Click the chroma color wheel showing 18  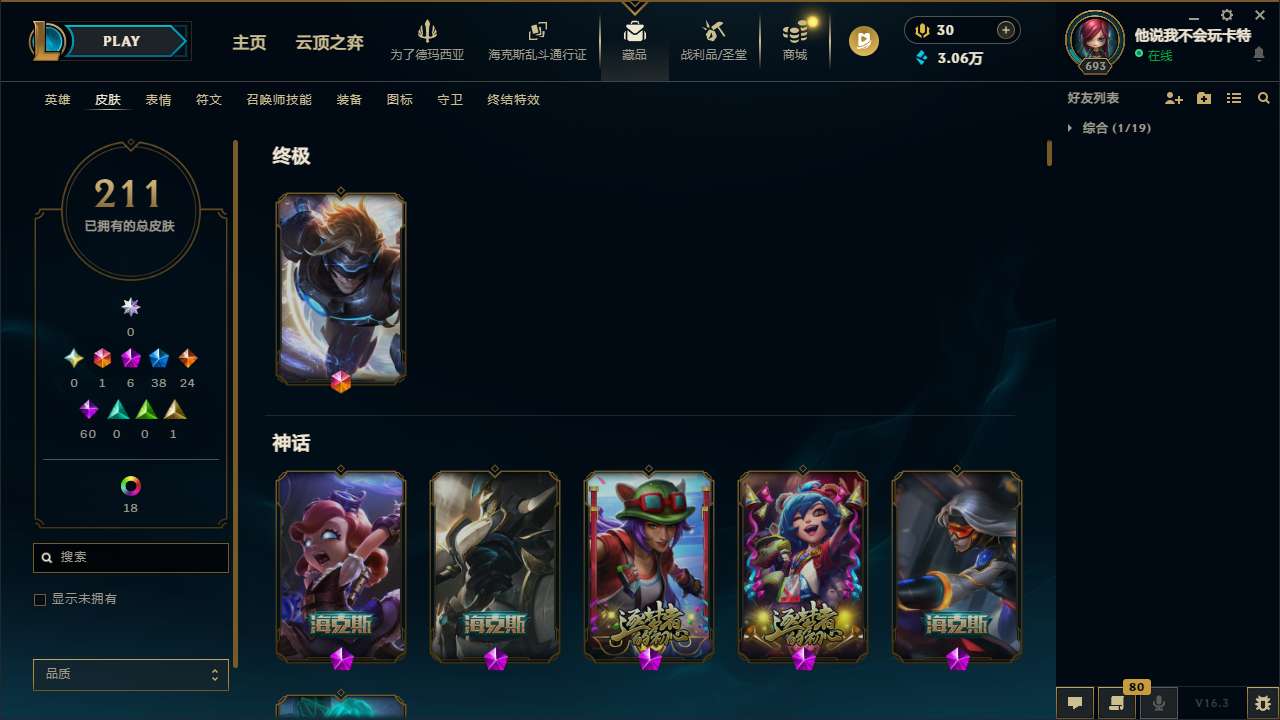tap(130, 487)
